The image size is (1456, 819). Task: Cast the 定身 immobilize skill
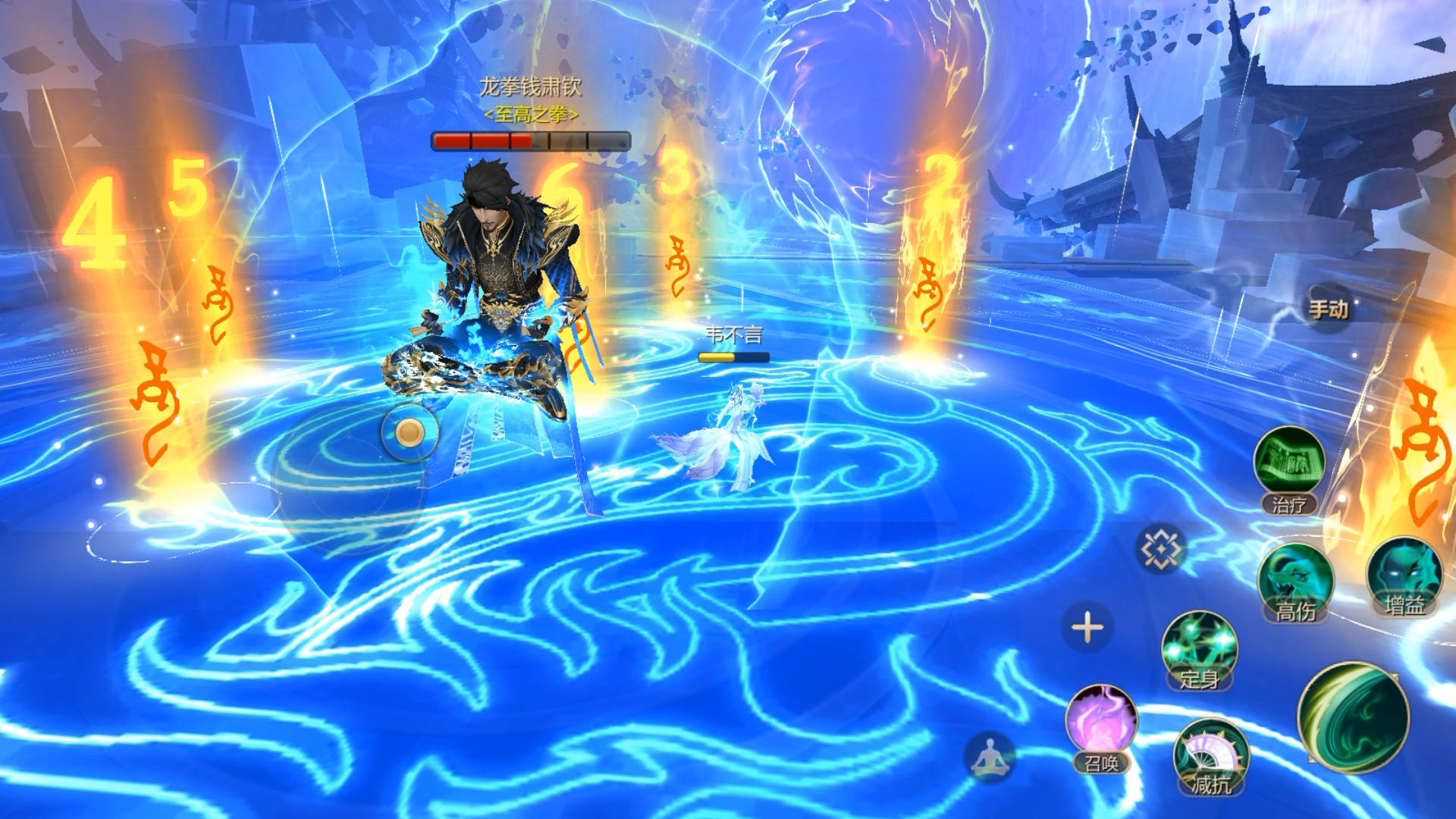click(1199, 648)
